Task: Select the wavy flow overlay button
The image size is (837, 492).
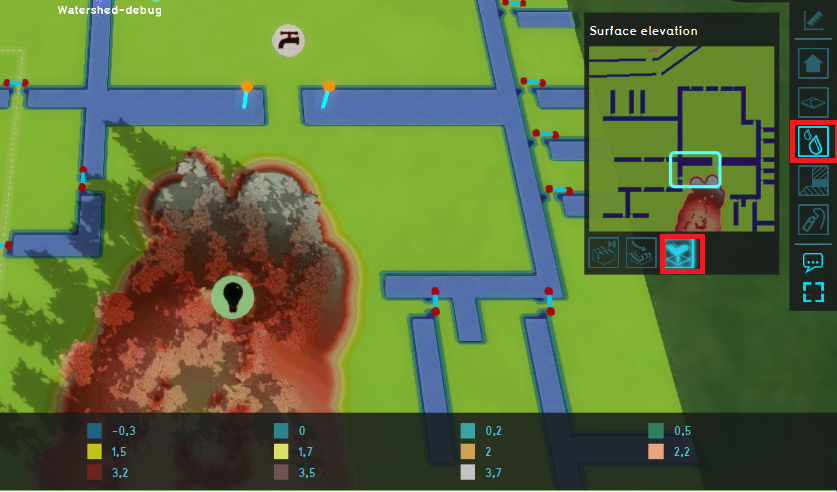Action: pos(642,253)
